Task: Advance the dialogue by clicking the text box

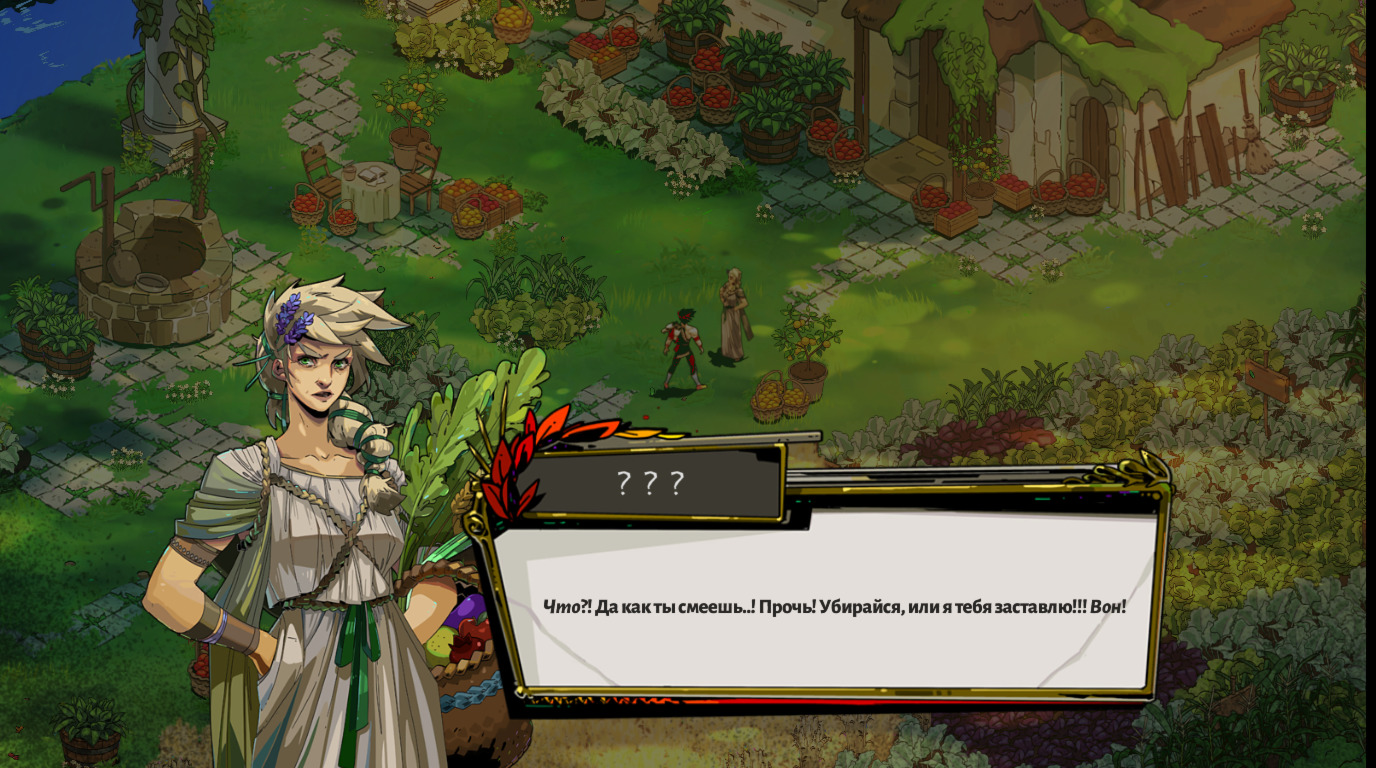Action: tap(835, 605)
